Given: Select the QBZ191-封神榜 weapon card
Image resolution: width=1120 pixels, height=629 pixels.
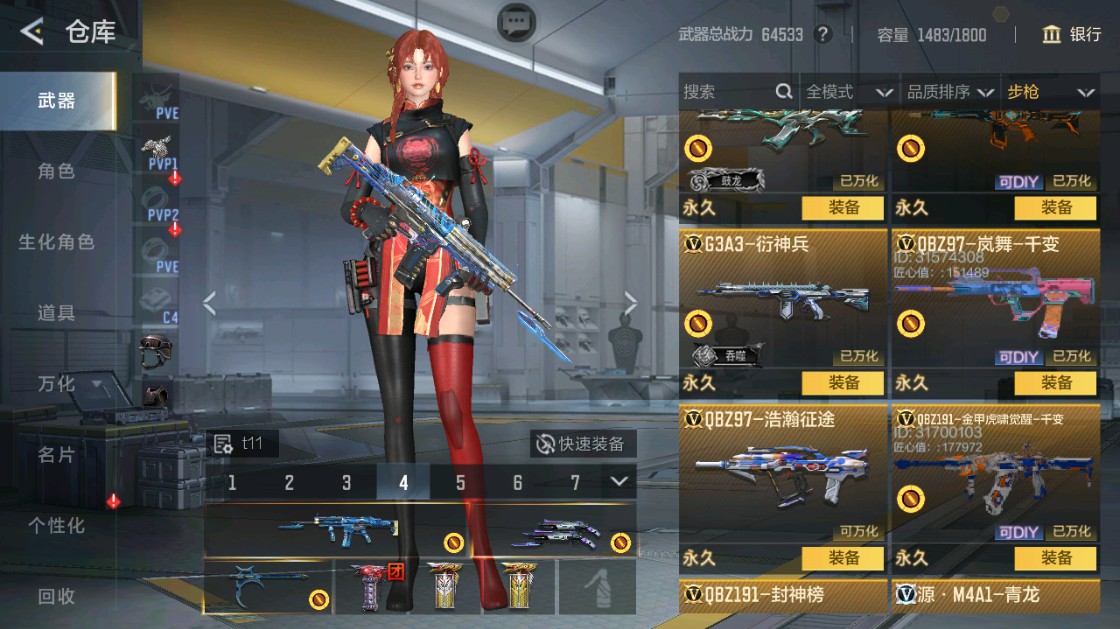Looking at the screenshot, I should coord(783,595).
